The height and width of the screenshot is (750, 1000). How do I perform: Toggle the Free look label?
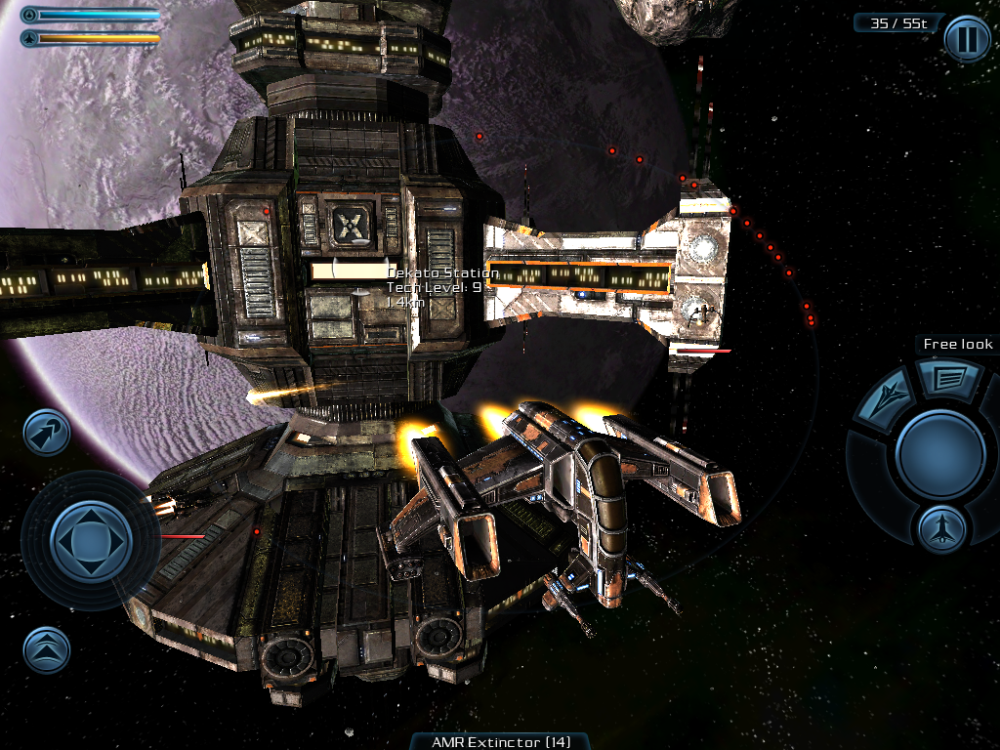(x=957, y=344)
